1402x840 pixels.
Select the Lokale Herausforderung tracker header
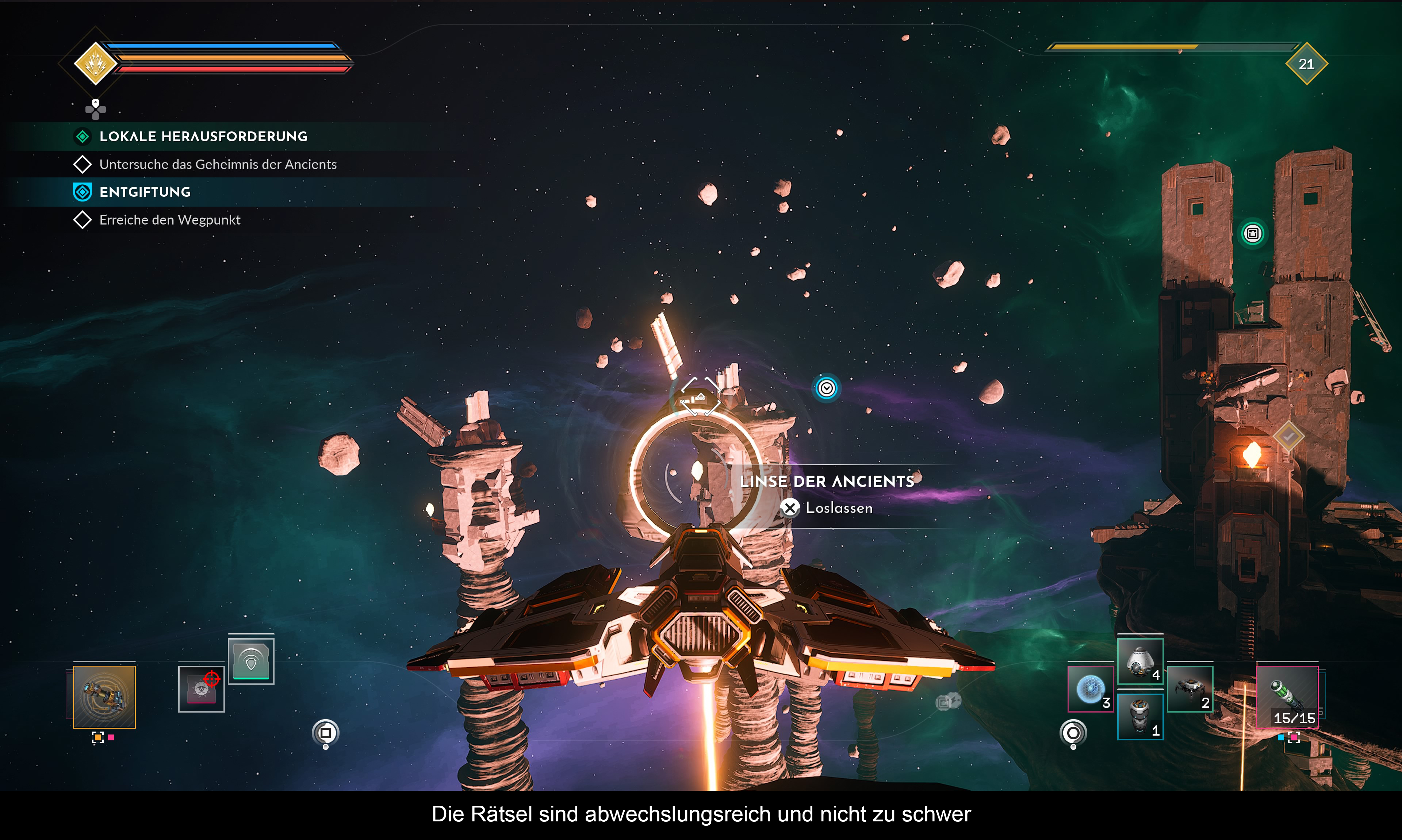[203, 137]
